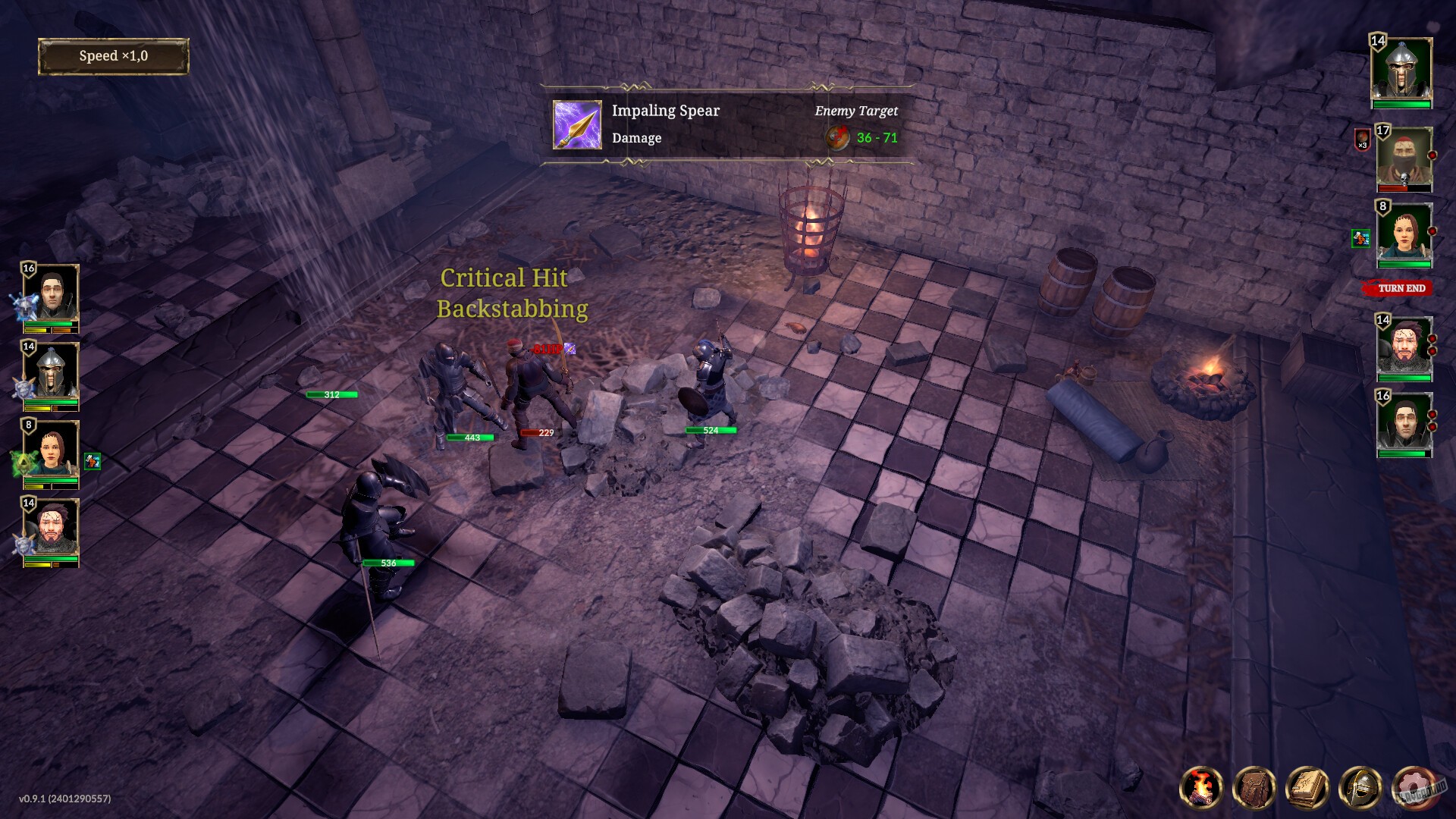The width and height of the screenshot is (1456, 819).
Task: Click the blue shield buff icon on level-14 knight
Action: (x=23, y=384)
